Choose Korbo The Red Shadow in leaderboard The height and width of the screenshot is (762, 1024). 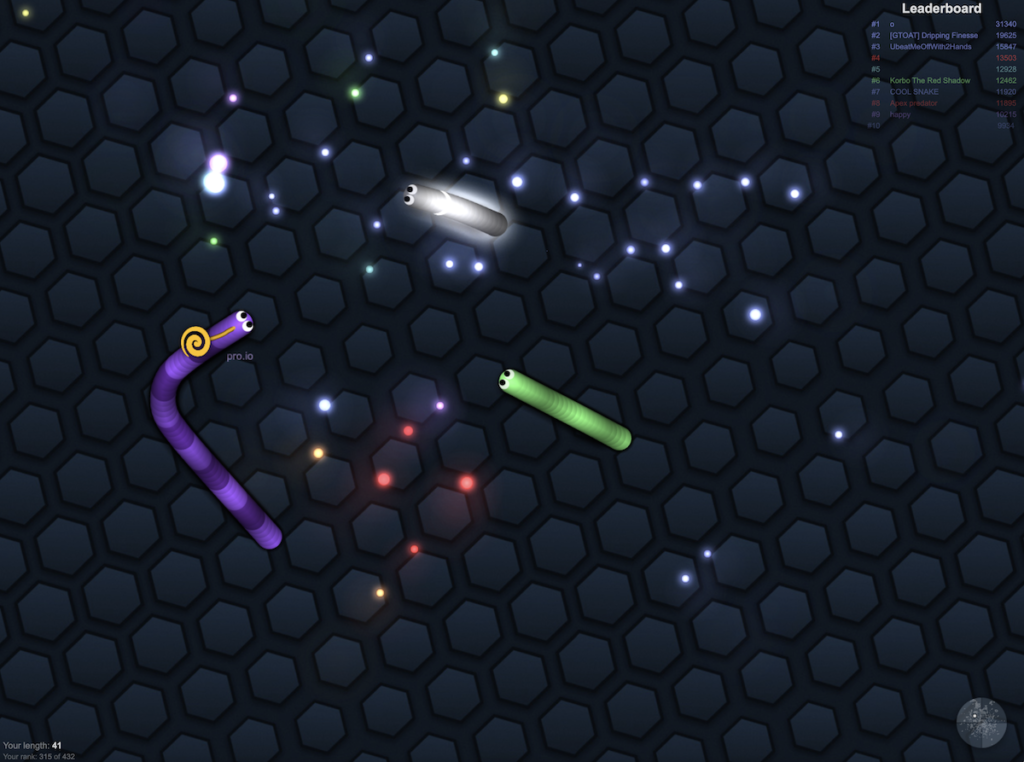(x=930, y=81)
